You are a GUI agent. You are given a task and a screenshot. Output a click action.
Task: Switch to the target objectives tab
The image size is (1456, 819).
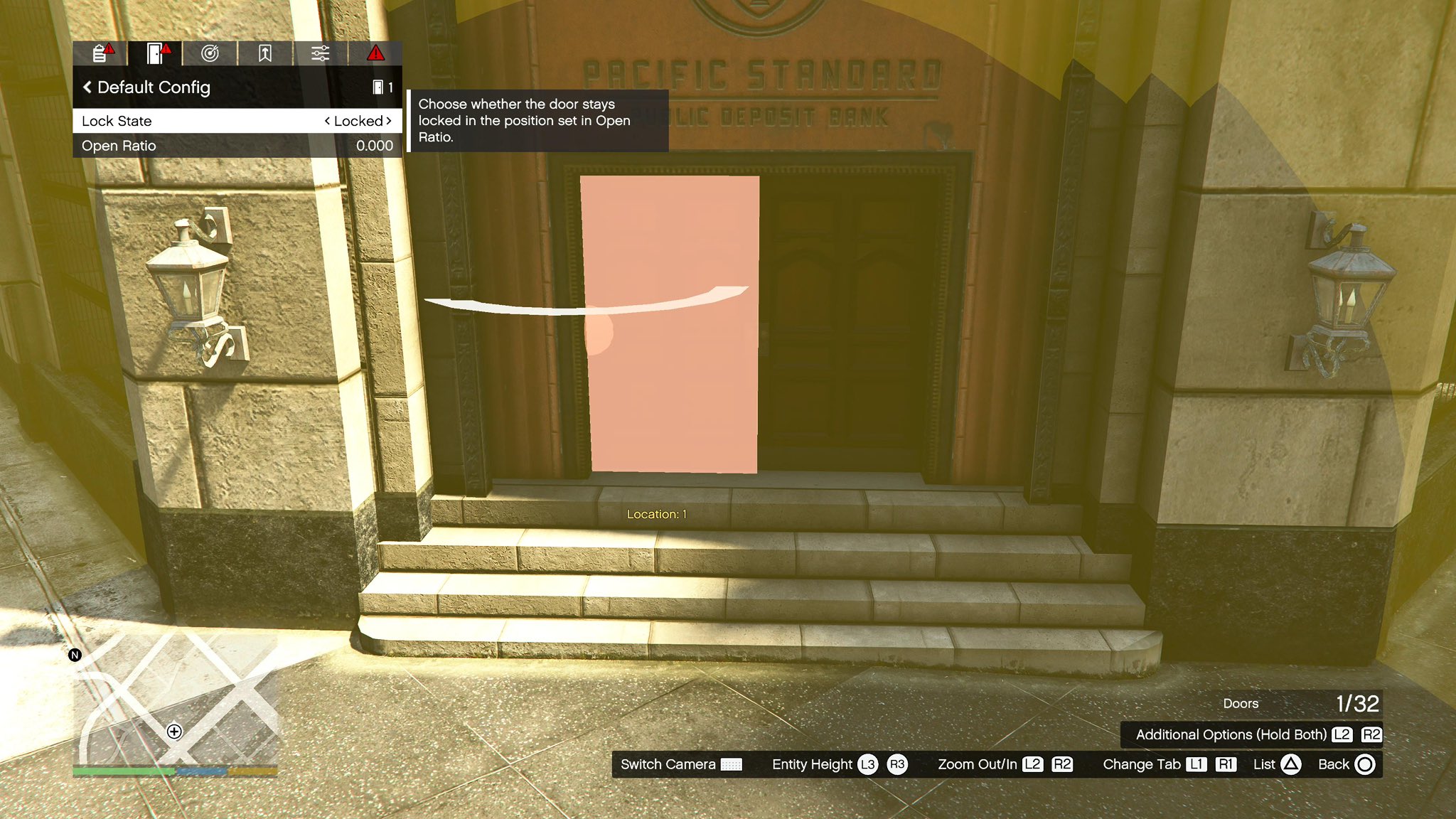coord(210,53)
